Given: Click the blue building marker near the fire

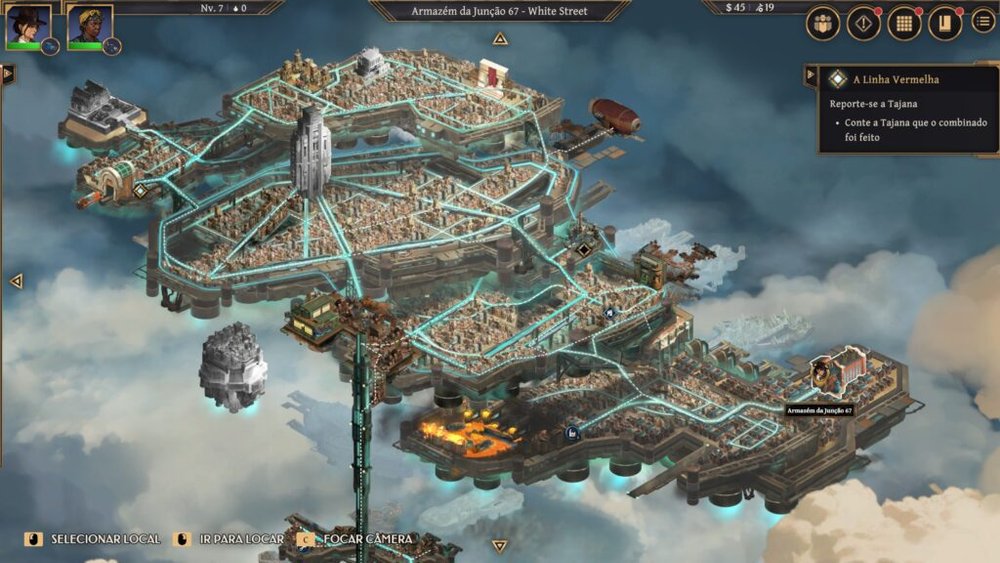Looking at the screenshot, I should pos(572,432).
